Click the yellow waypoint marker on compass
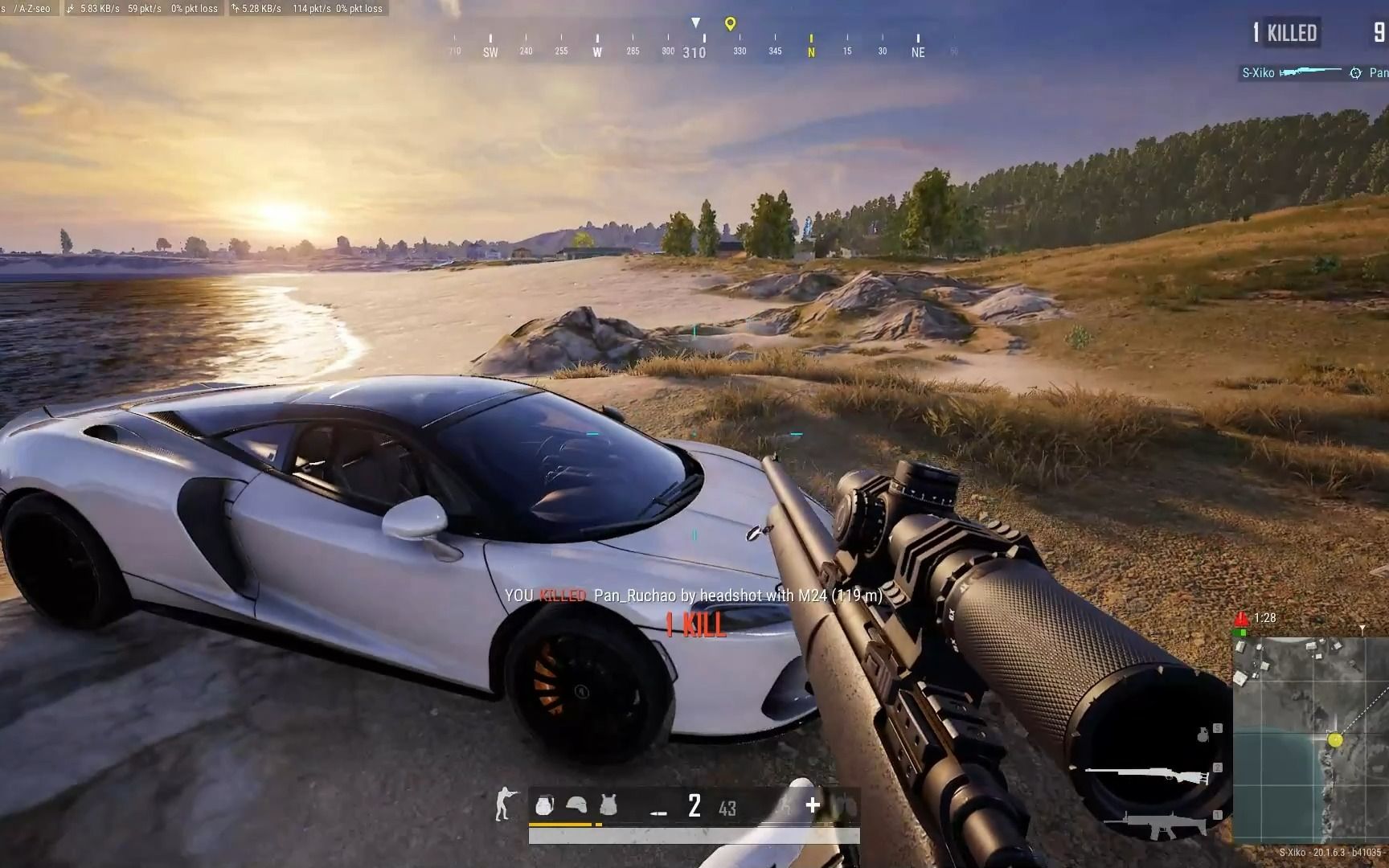The width and height of the screenshot is (1389, 868). pos(730,24)
